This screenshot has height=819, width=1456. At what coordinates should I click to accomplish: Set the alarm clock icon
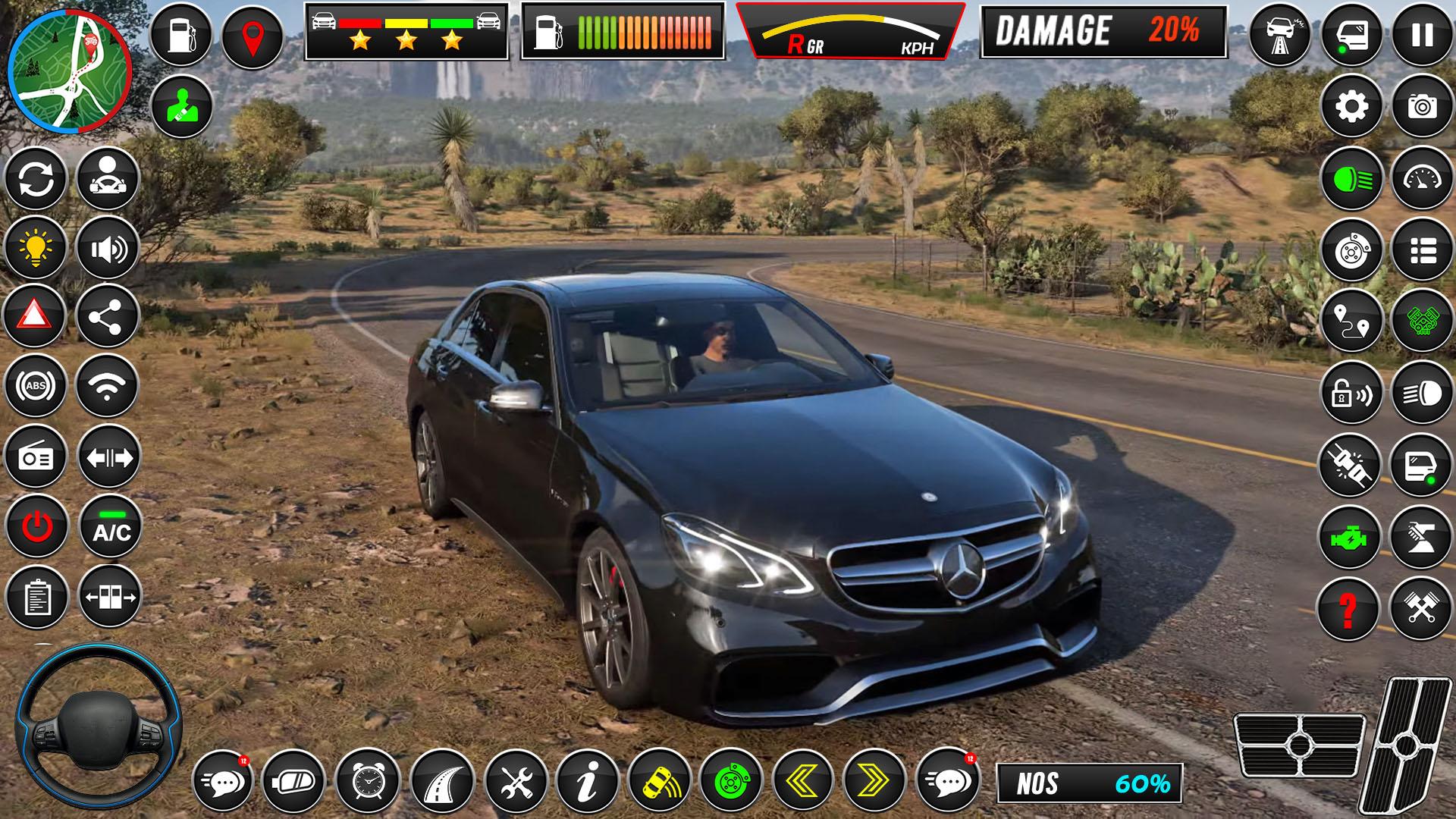pos(367,780)
